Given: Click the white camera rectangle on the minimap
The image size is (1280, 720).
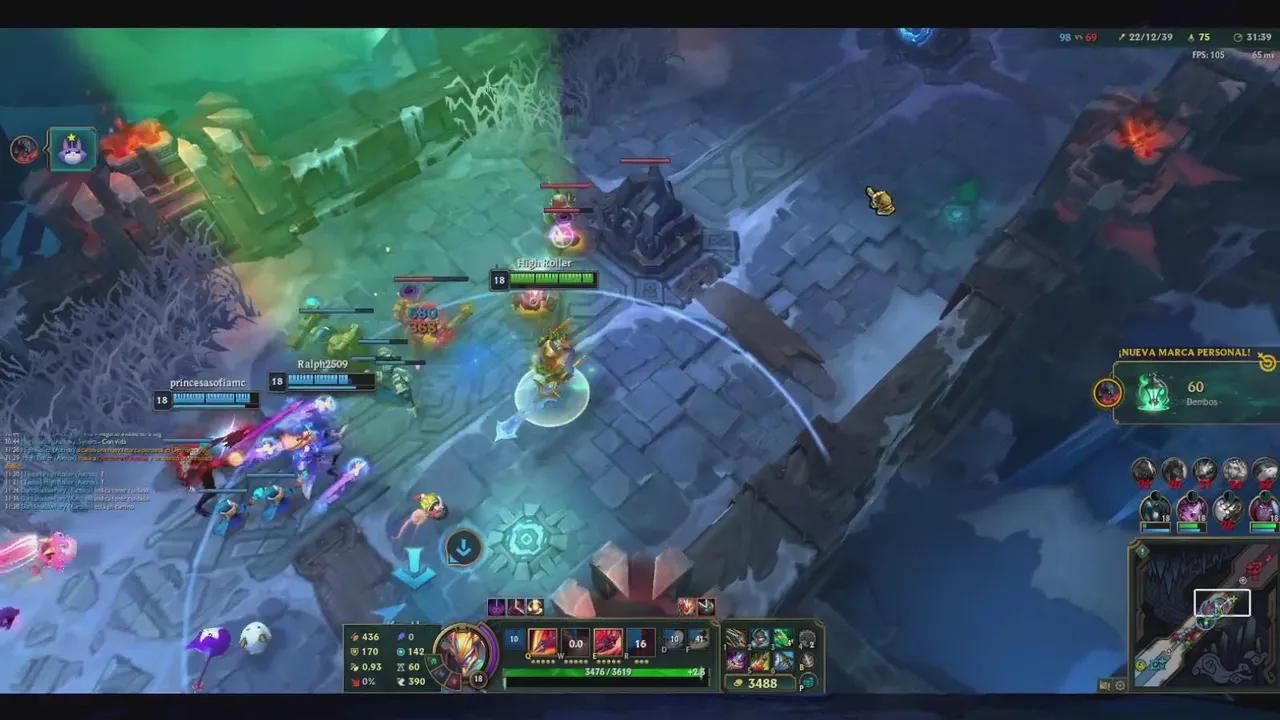Looking at the screenshot, I should 1222,601.
